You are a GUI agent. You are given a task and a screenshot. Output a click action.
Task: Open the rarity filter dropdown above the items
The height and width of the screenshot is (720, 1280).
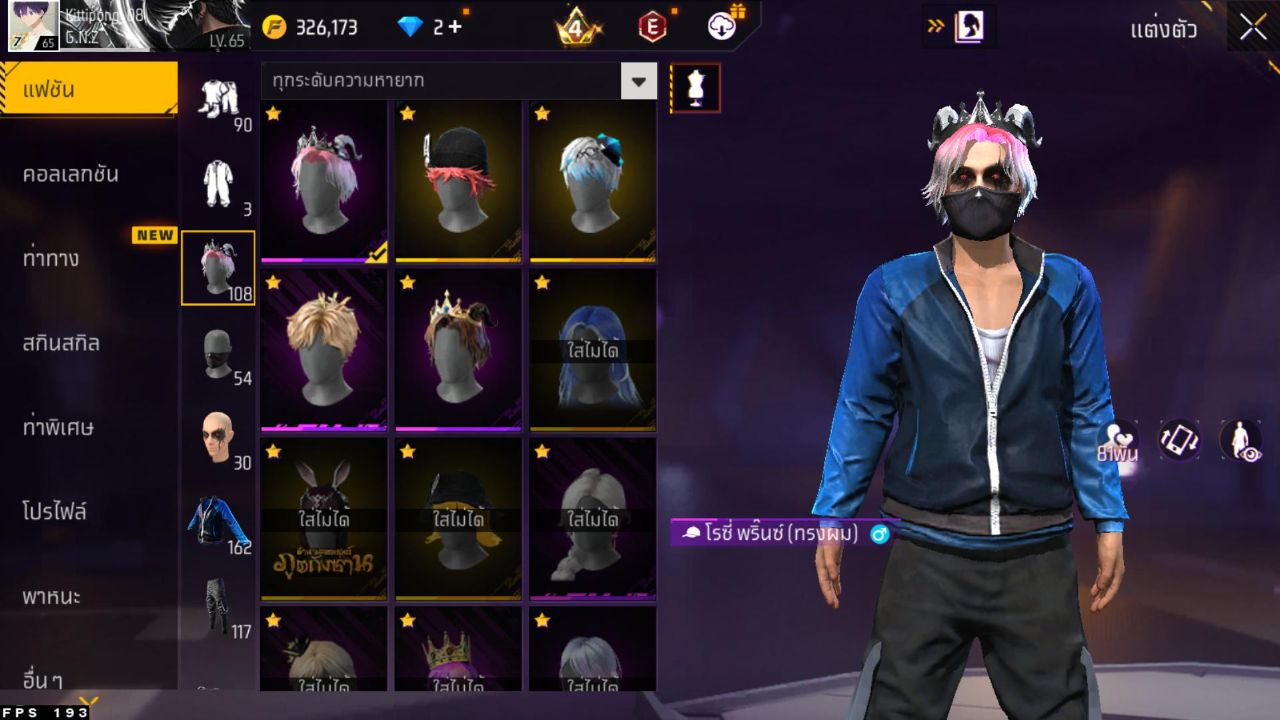639,81
